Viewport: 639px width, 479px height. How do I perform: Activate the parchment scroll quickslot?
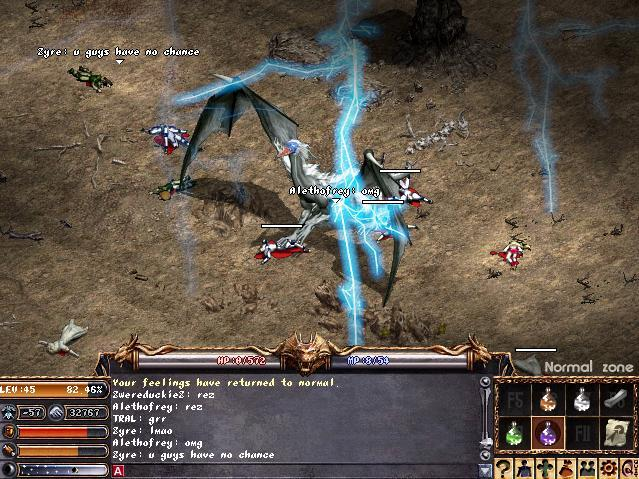(x=615, y=433)
